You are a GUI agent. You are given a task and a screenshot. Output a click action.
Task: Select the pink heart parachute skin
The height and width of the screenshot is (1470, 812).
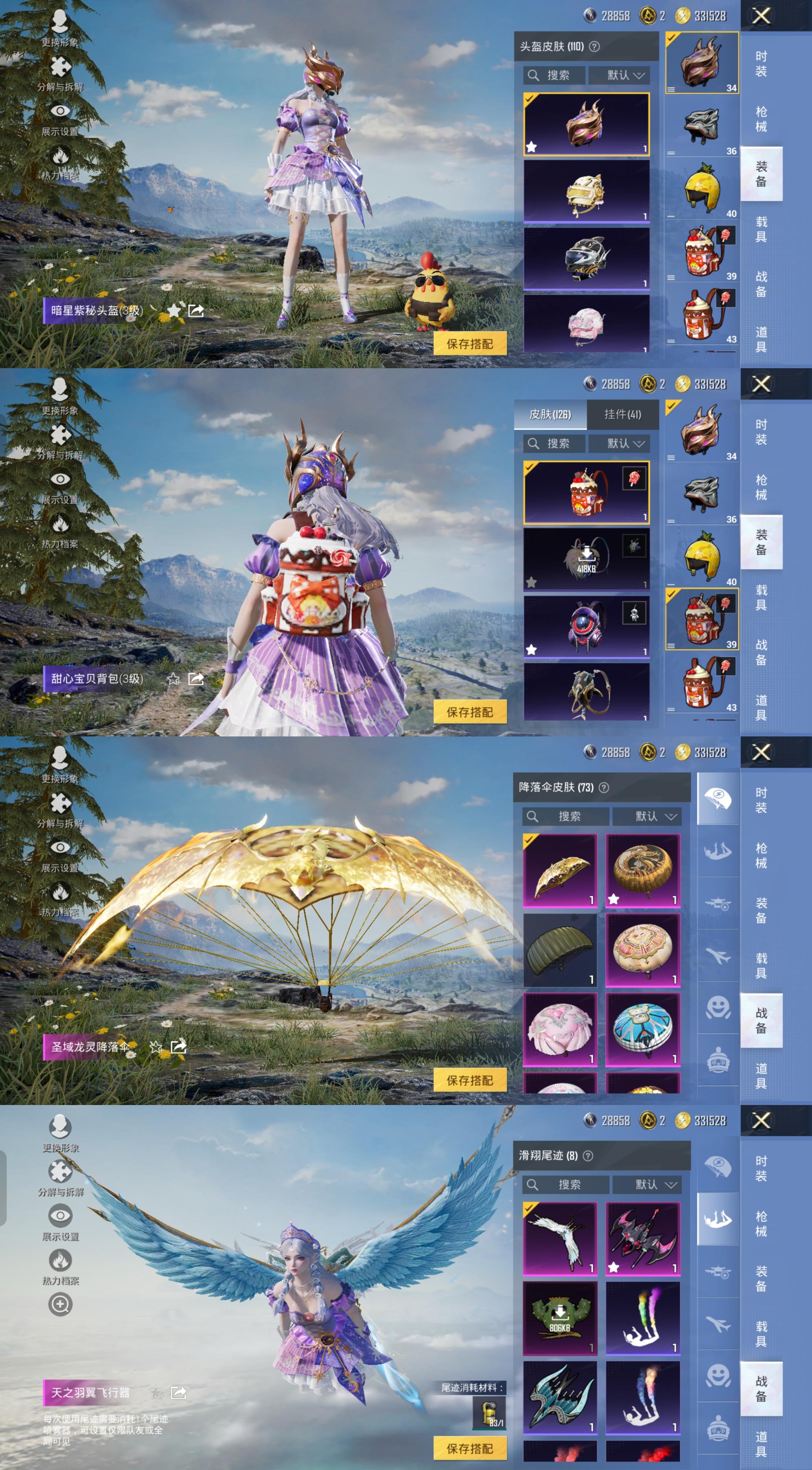[x=560, y=1029]
